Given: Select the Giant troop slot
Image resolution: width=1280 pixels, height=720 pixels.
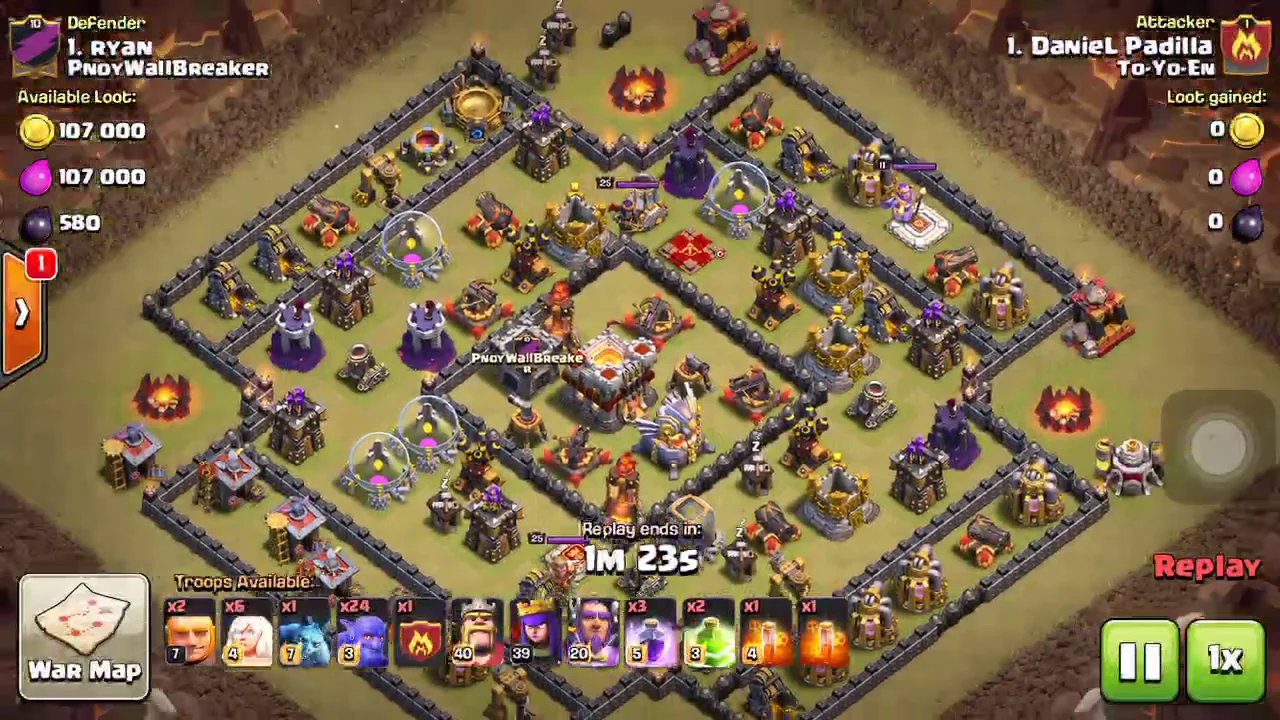Looking at the screenshot, I should (x=190, y=634).
